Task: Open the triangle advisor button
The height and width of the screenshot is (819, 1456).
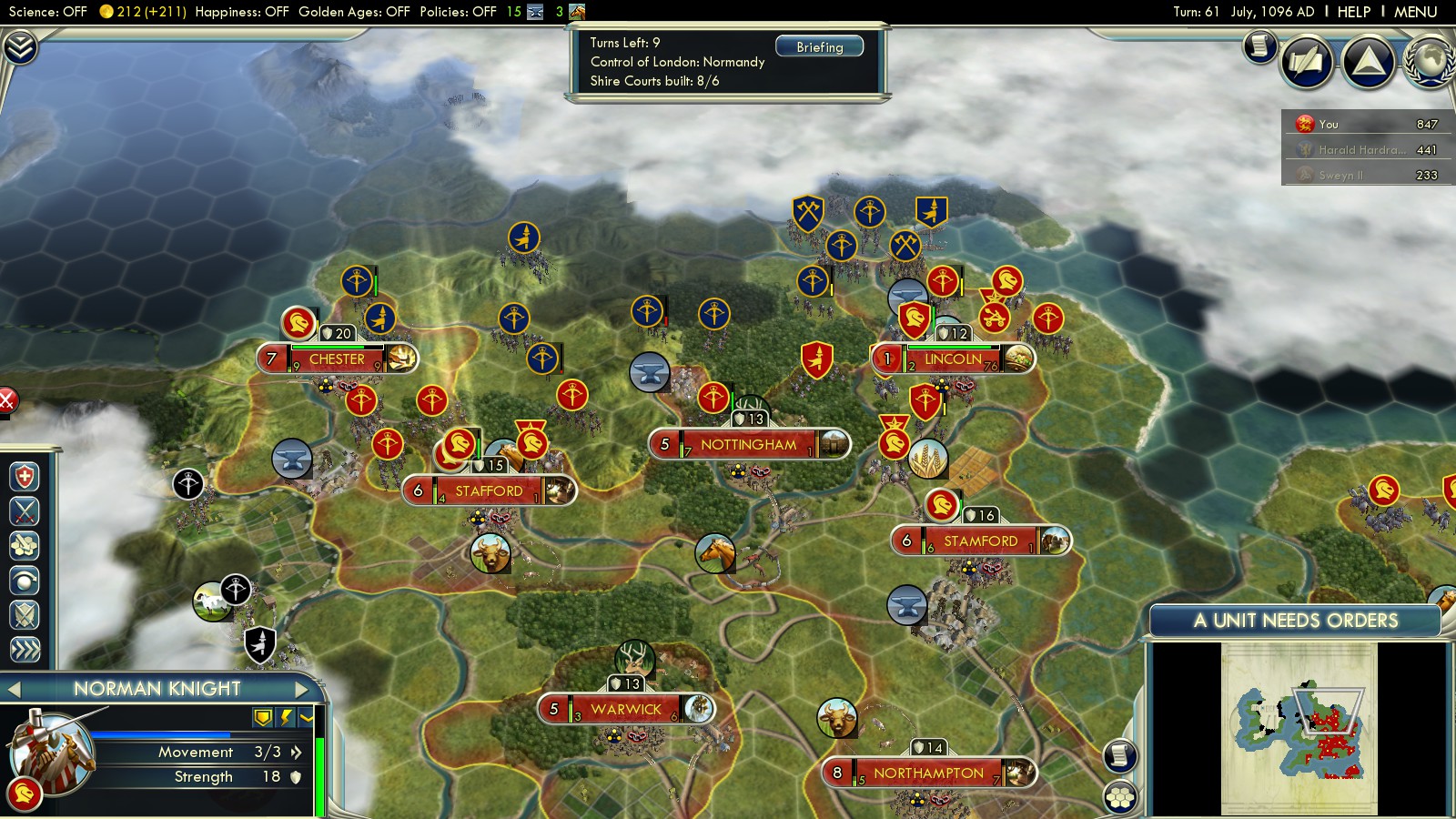Action: coord(1368,62)
